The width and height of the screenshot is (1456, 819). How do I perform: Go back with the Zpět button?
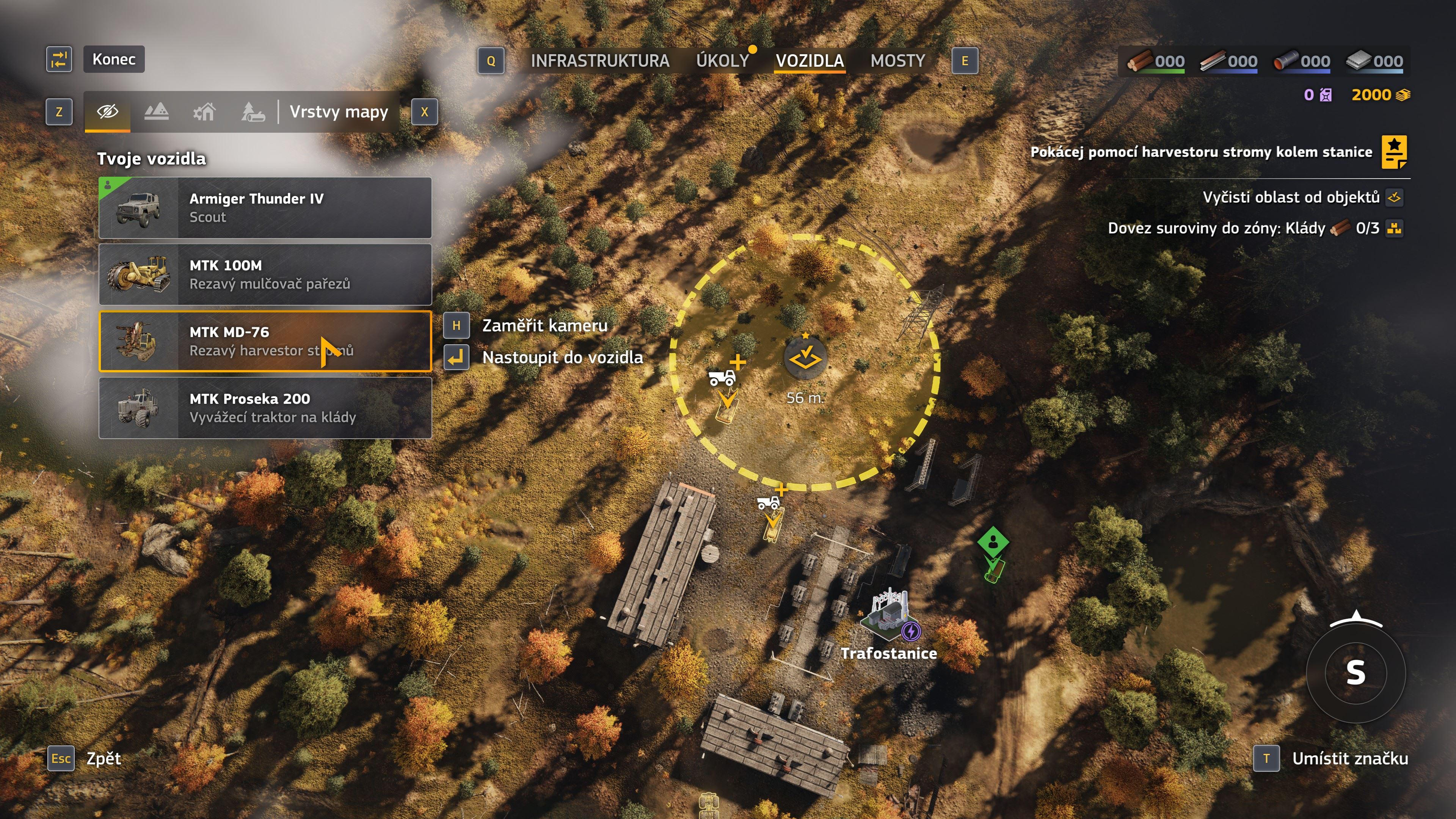point(104,758)
